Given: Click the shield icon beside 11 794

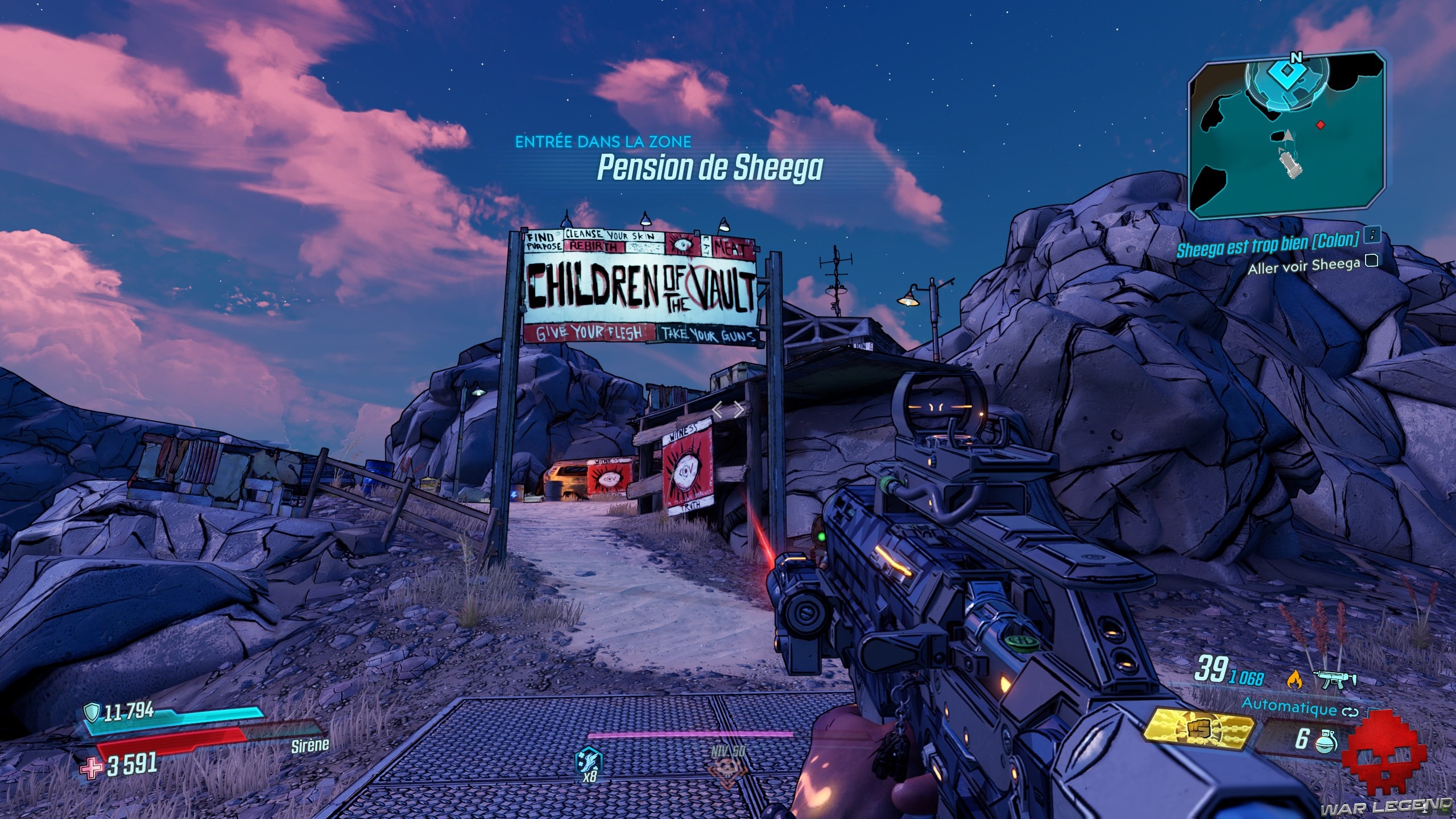Looking at the screenshot, I should pyautogui.click(x=91, y=711).
